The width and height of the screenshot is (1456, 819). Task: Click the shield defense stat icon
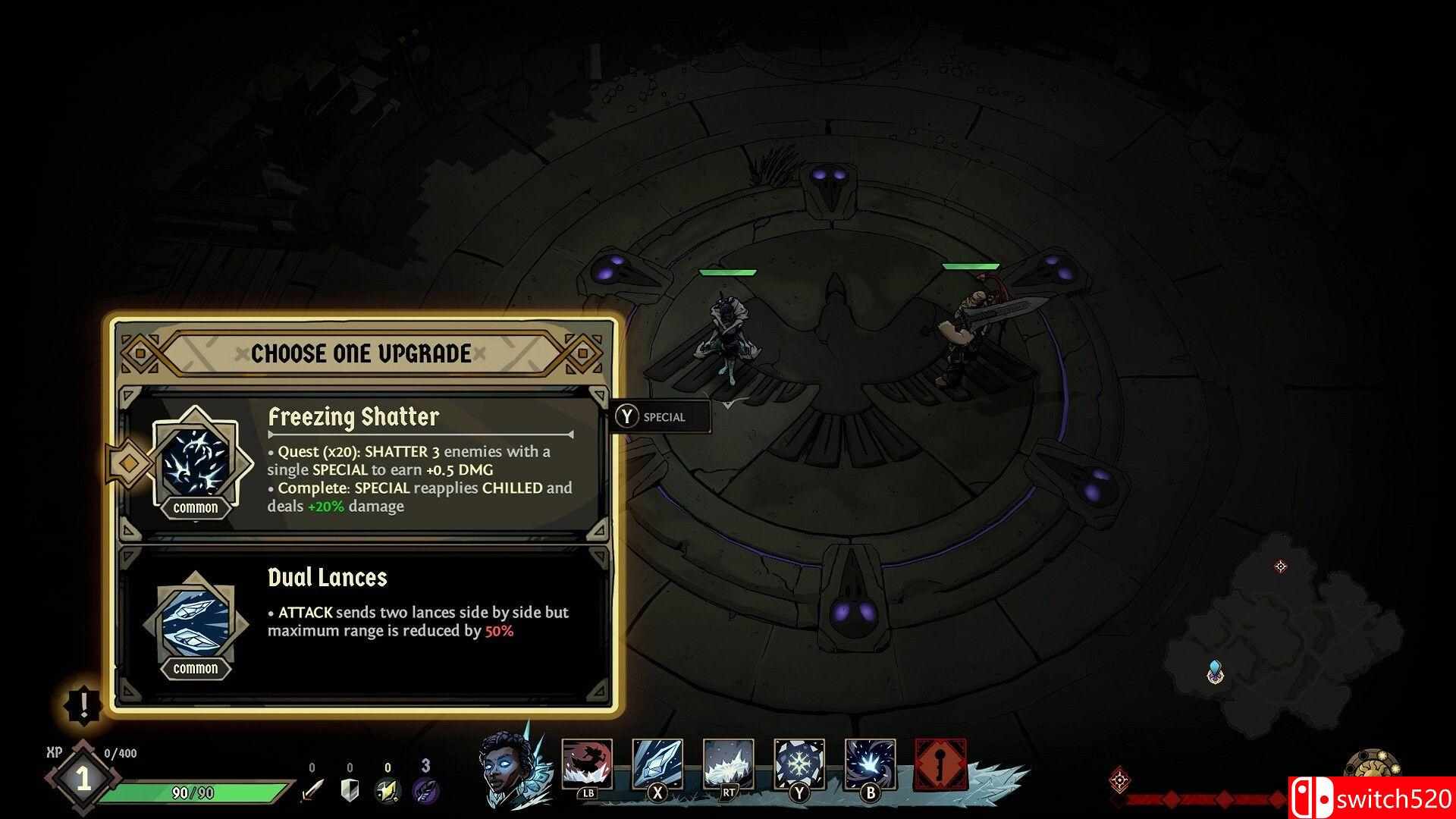point(350,790)
